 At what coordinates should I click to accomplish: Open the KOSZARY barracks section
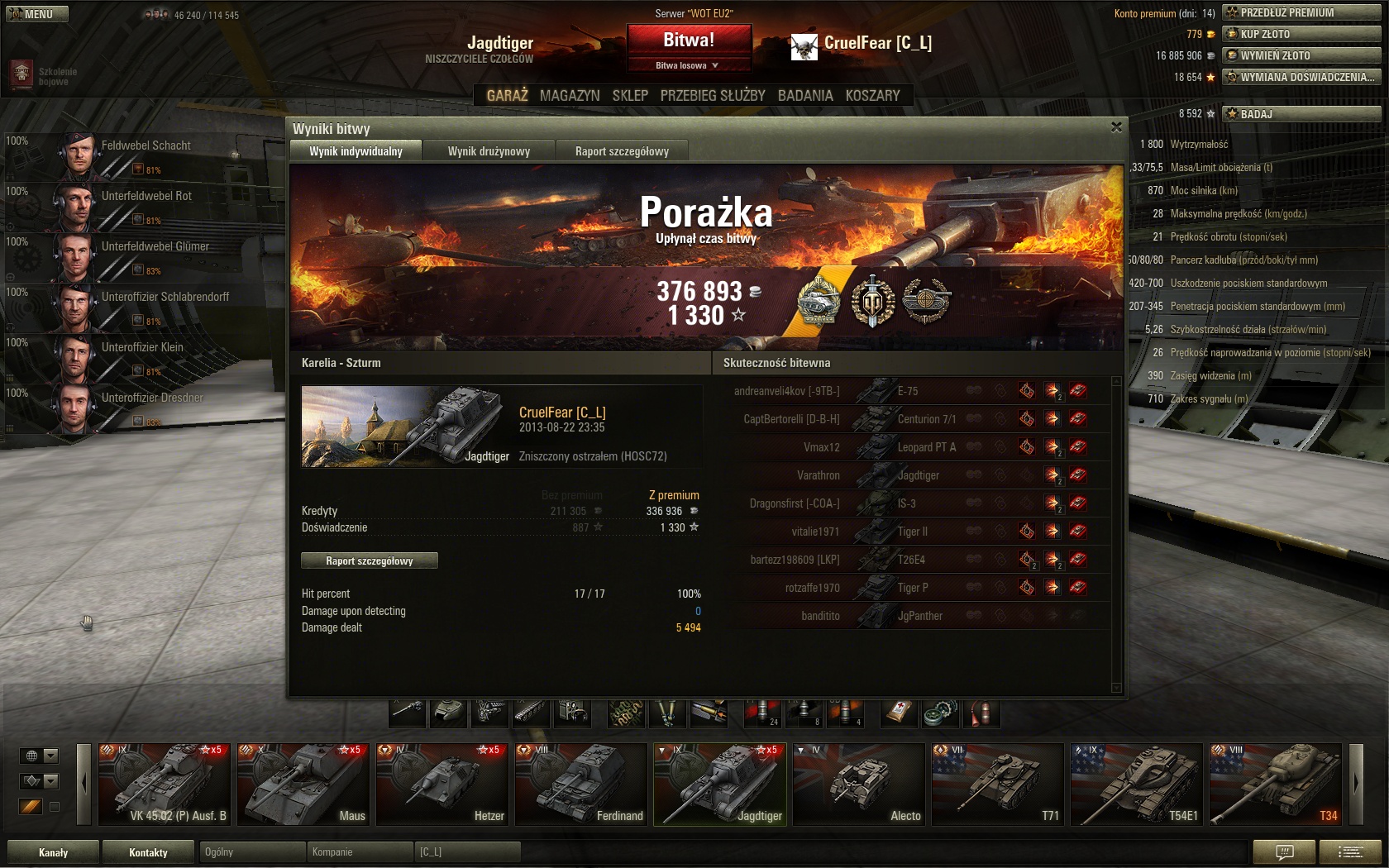pyautogui.click(x=872, y=95)
